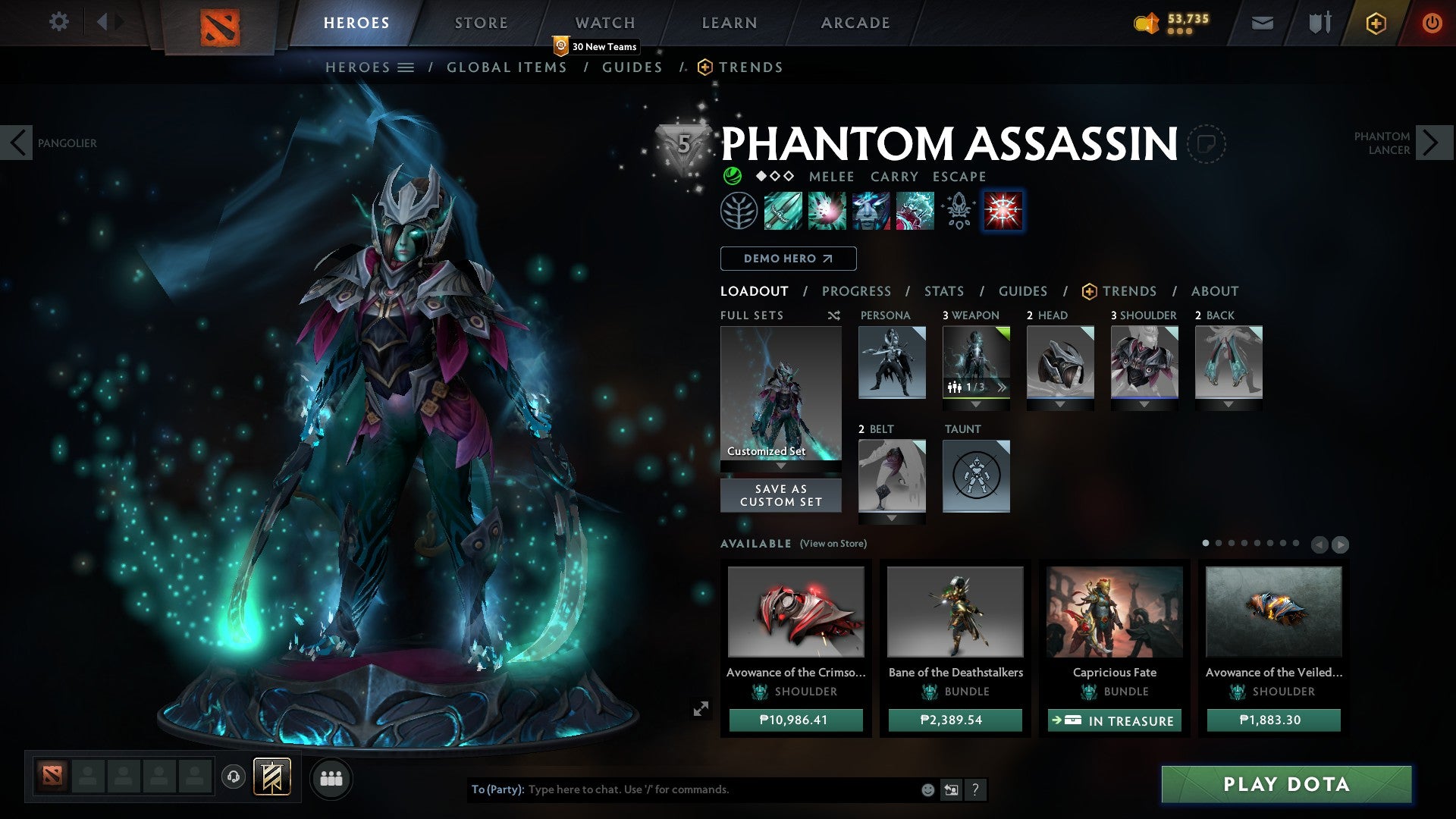
Task: Open the settings gear icon
Action: coord(58,22)
